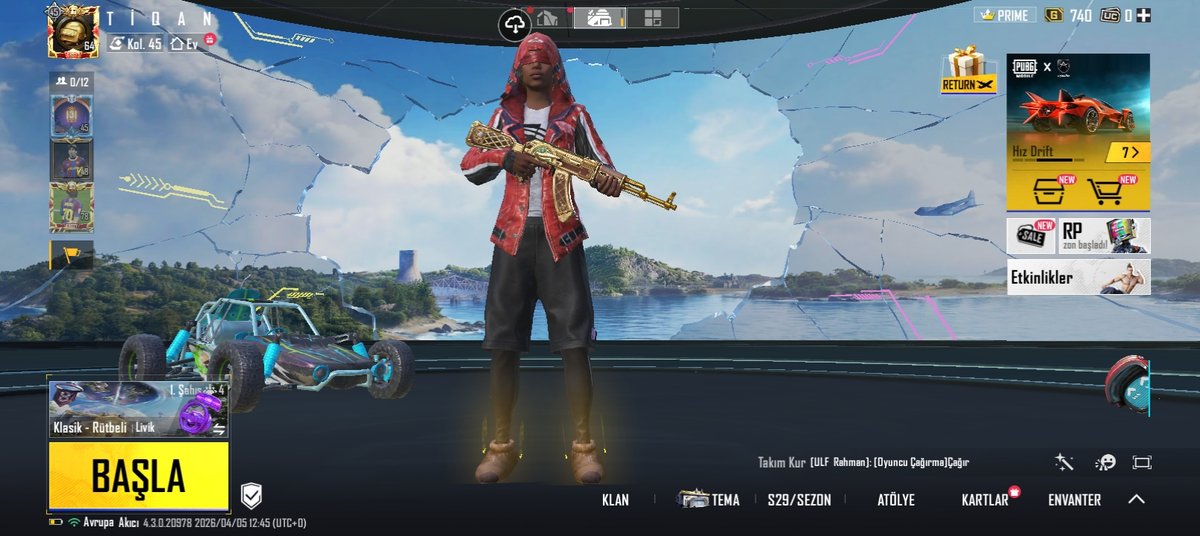
Task: Add UC with the plus button
Action: tap(1144, 15)
